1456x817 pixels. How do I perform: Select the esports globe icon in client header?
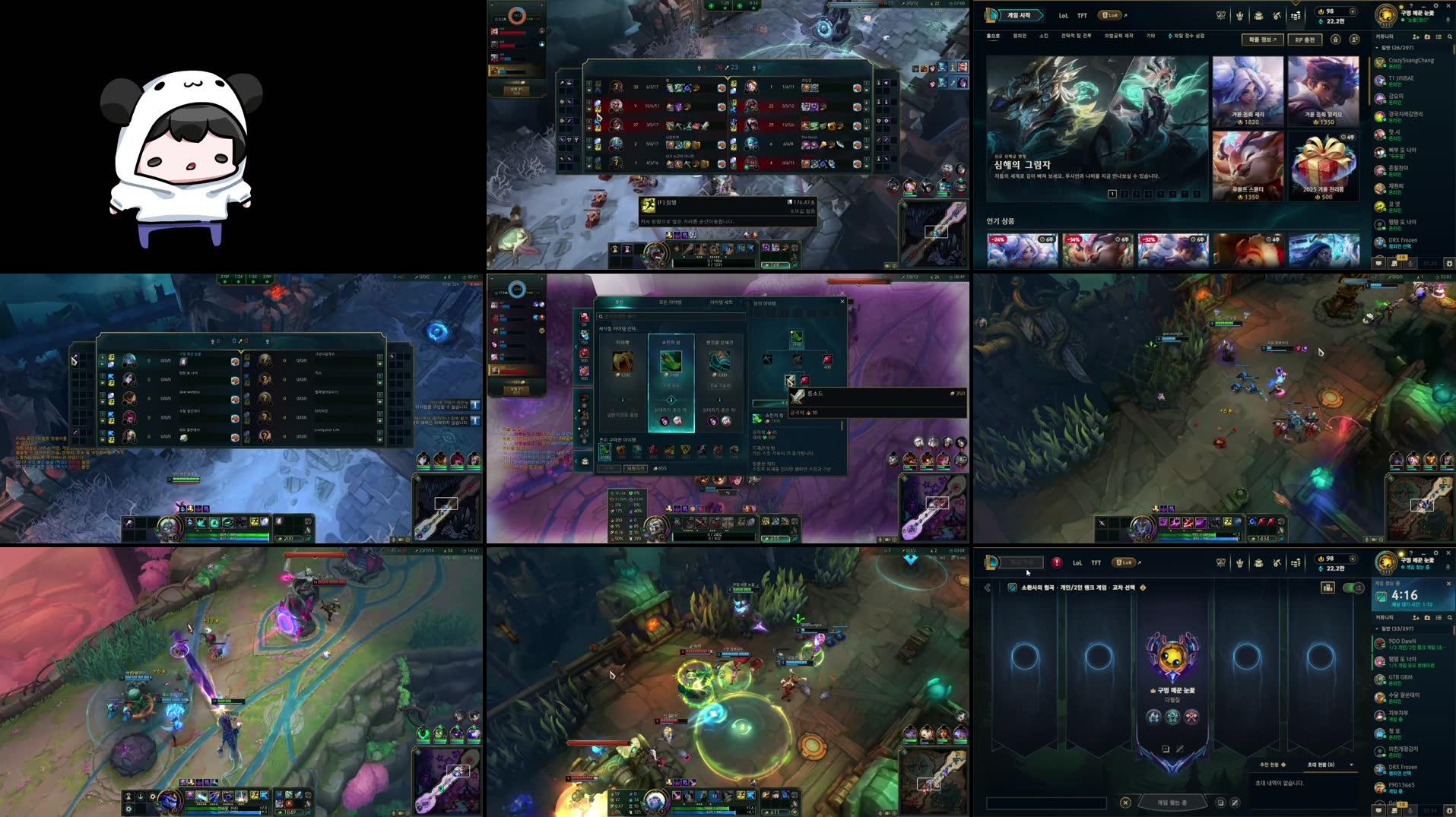[1221, 17]
